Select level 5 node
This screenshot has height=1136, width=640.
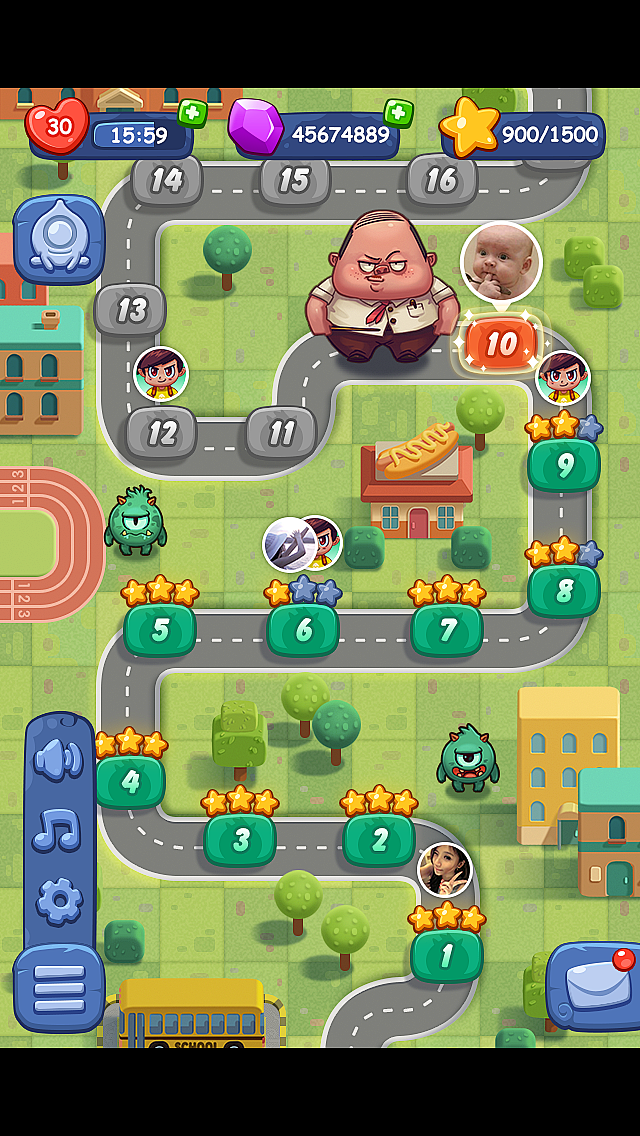click(160, 630)
